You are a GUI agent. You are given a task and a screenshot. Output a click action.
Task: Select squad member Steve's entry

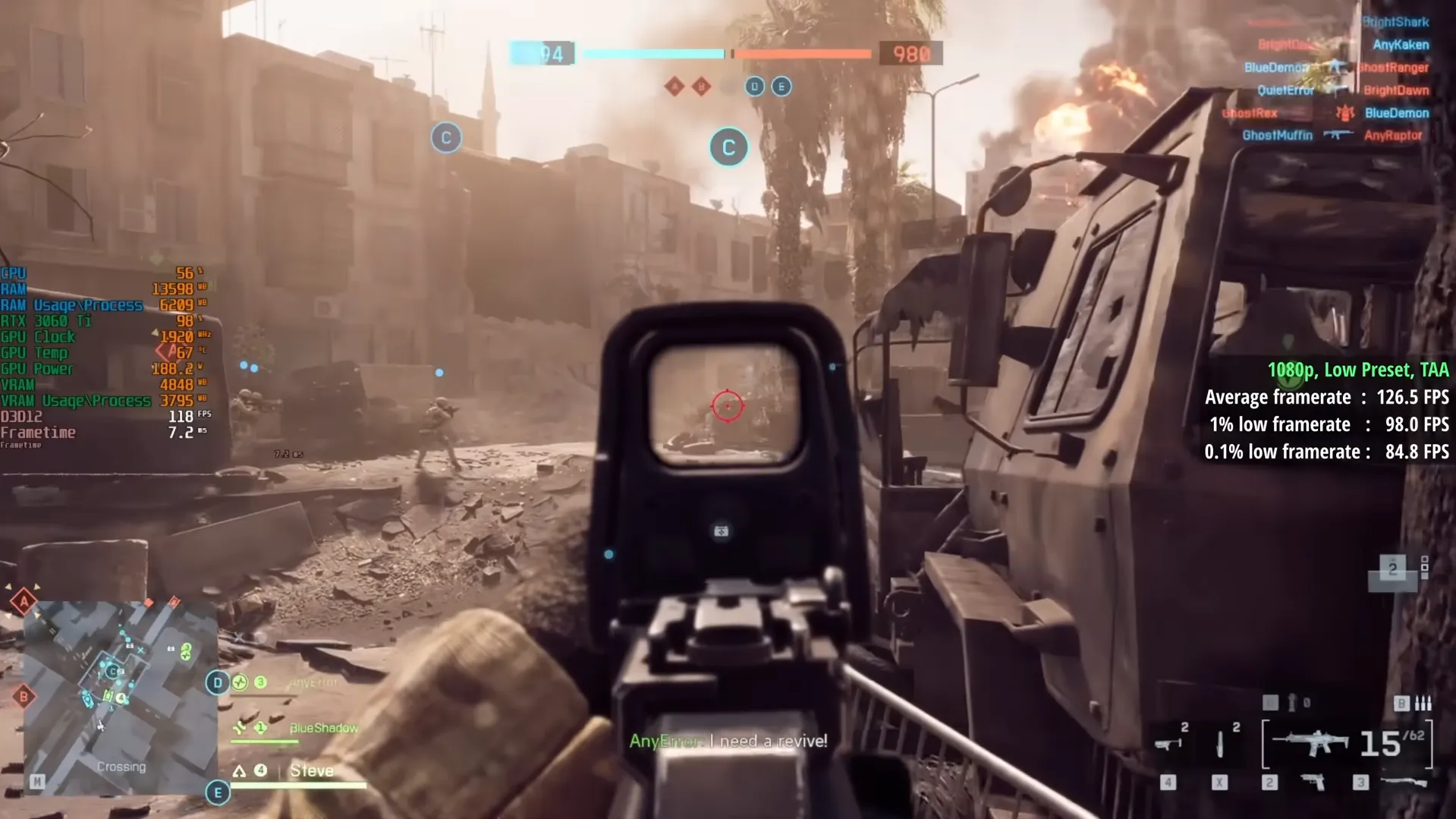coord(312,771)
